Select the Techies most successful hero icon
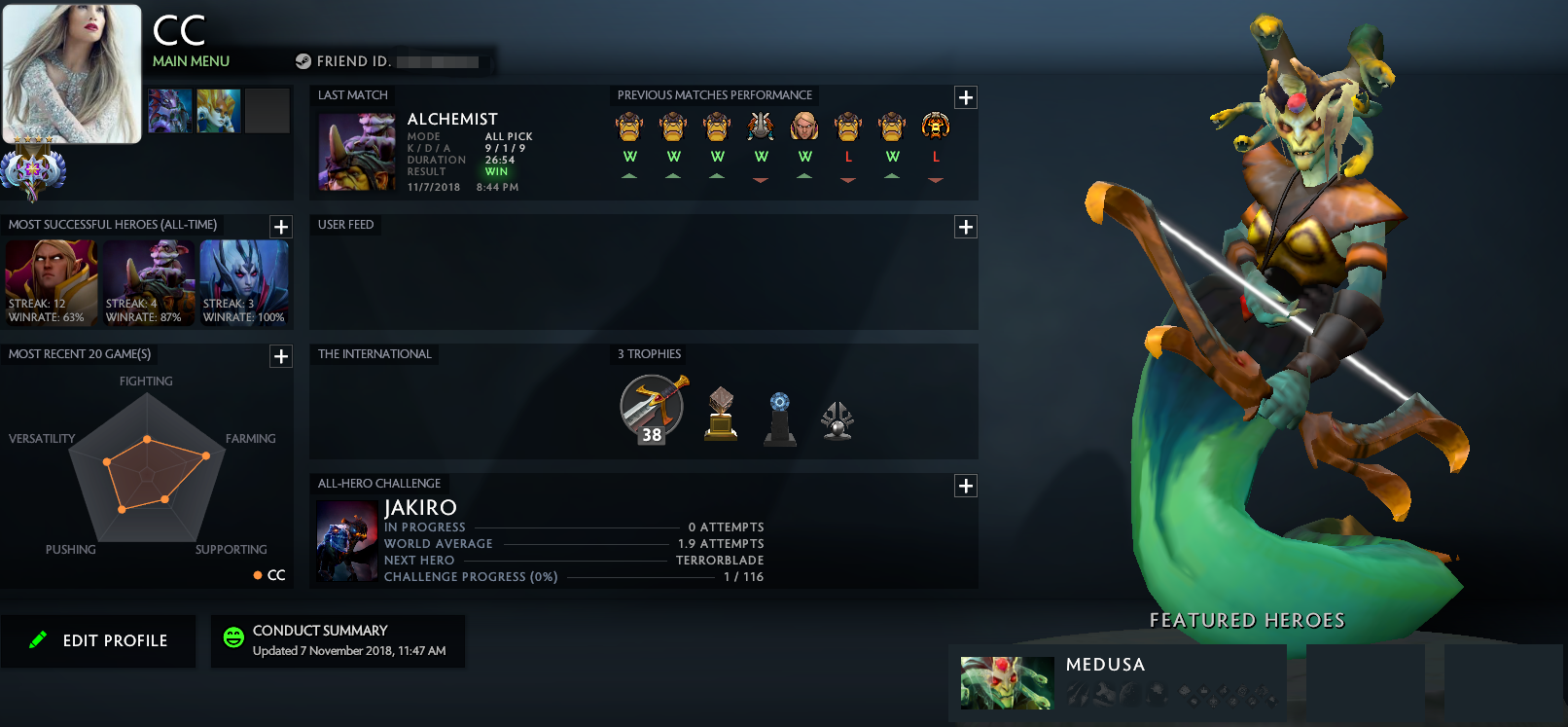Viewport: 1568px width, 727px height. tap(147, 282)
